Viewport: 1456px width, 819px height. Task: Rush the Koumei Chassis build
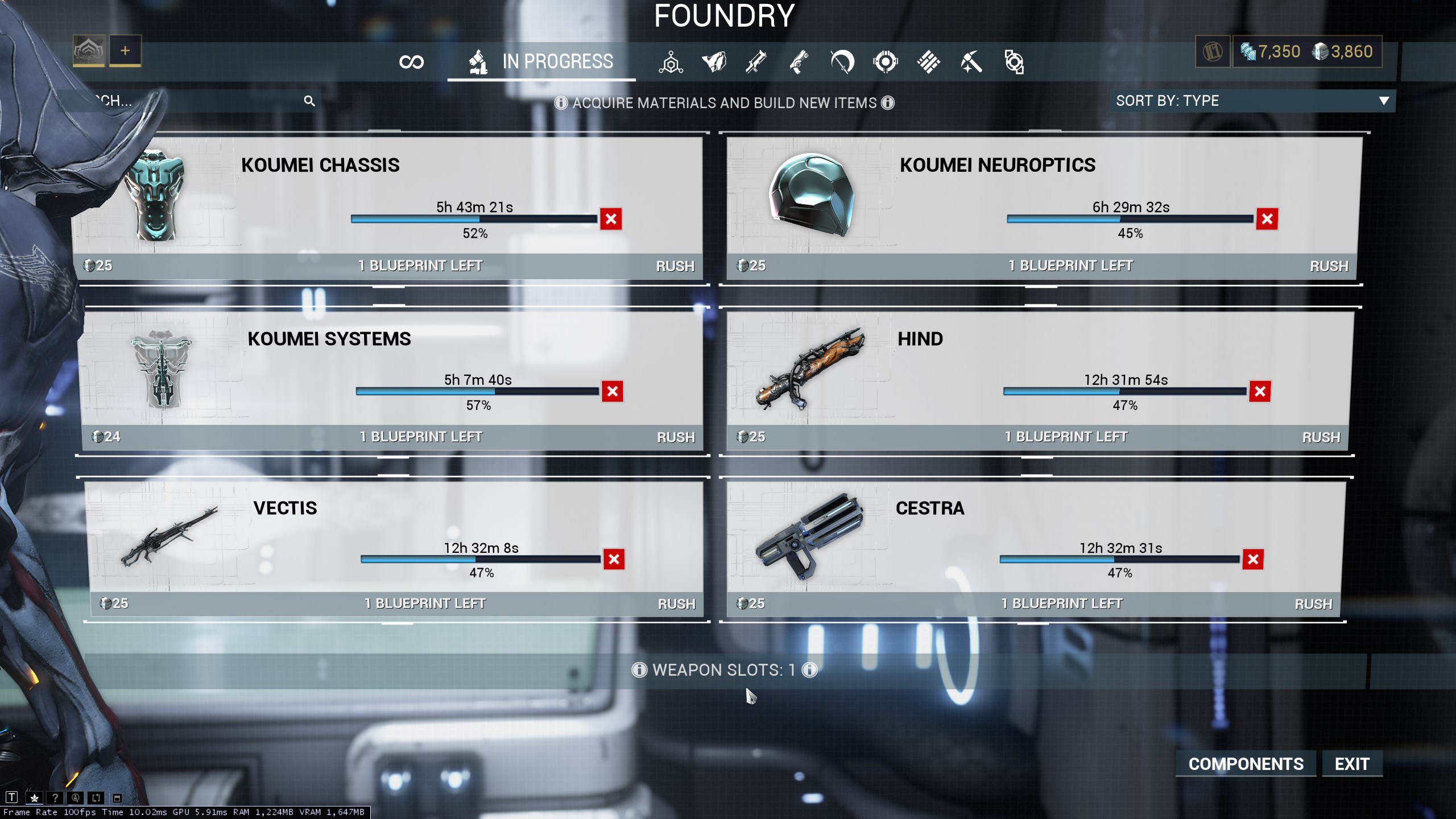[675, 266]
